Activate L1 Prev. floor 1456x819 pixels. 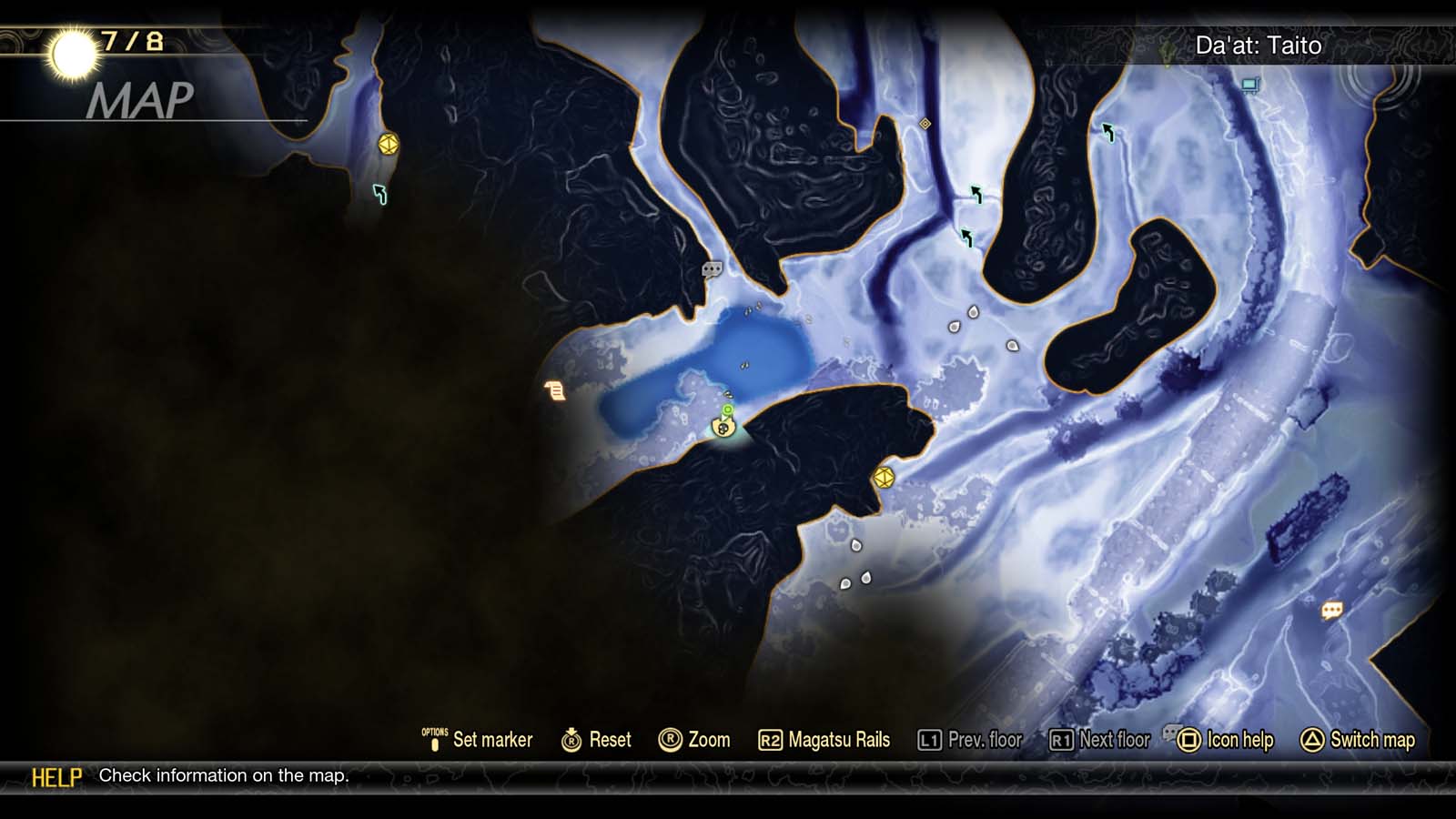[969, 740]
